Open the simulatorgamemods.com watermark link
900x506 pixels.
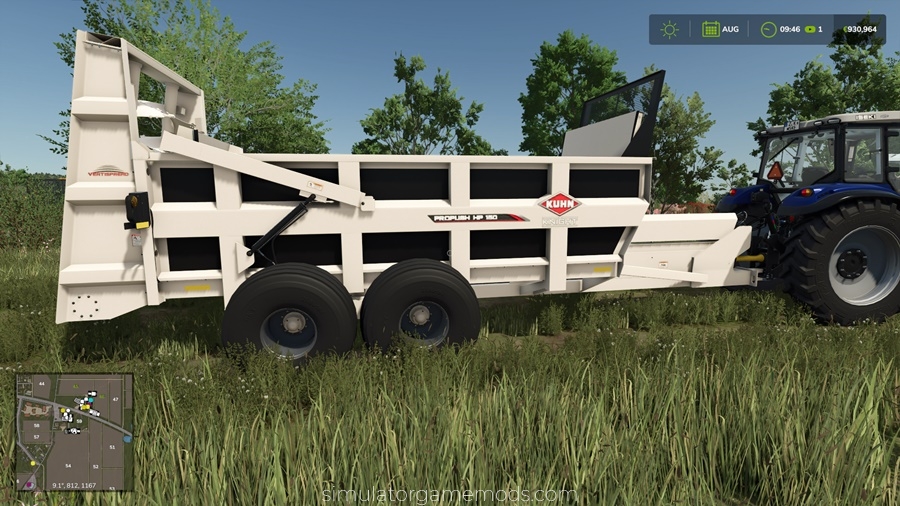(x=449, y=494)
